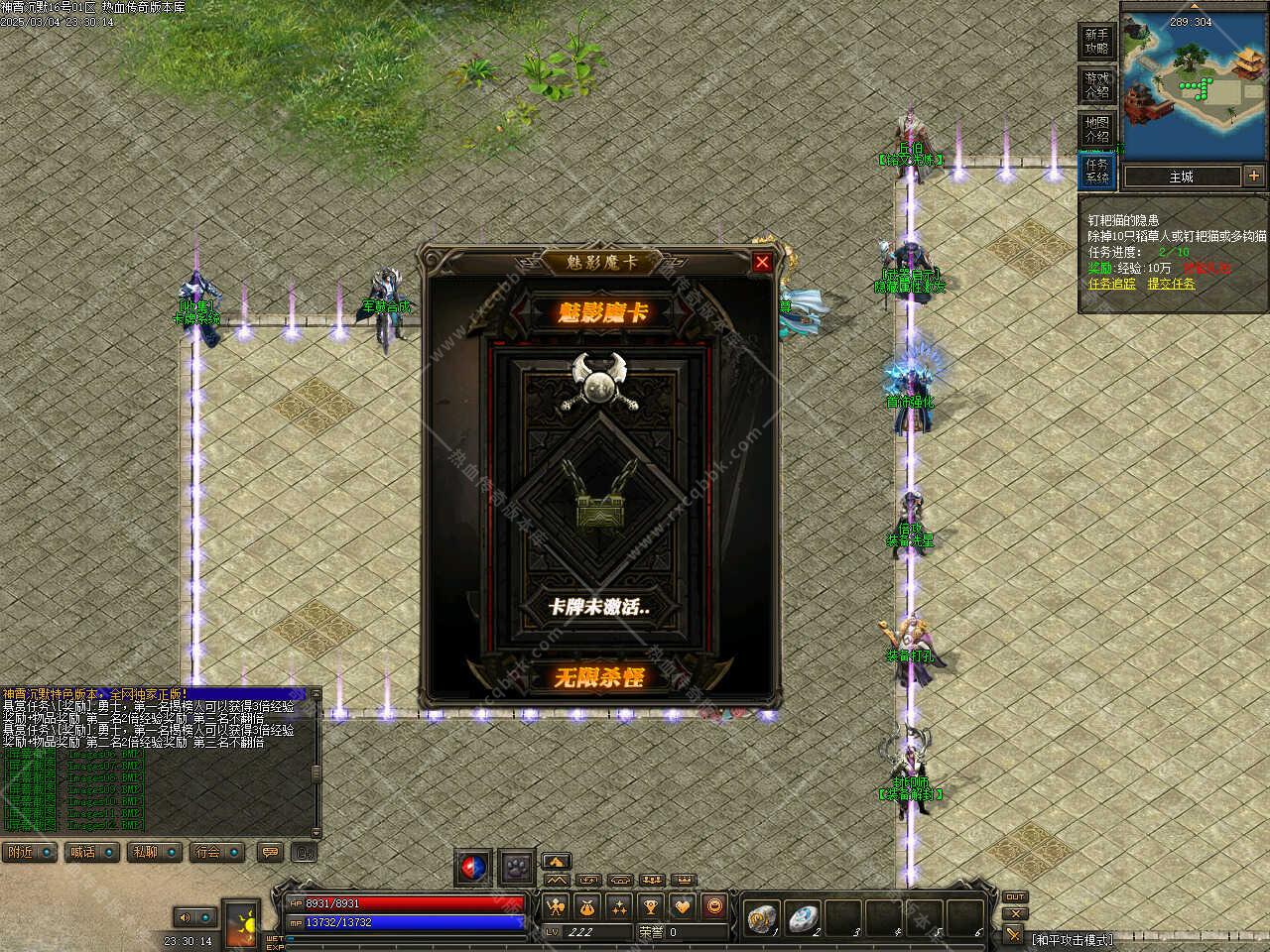Viewport: 1270px width, 952px height.
Task: Click the 无限杀怪 button
Action: tap(598, 677)
